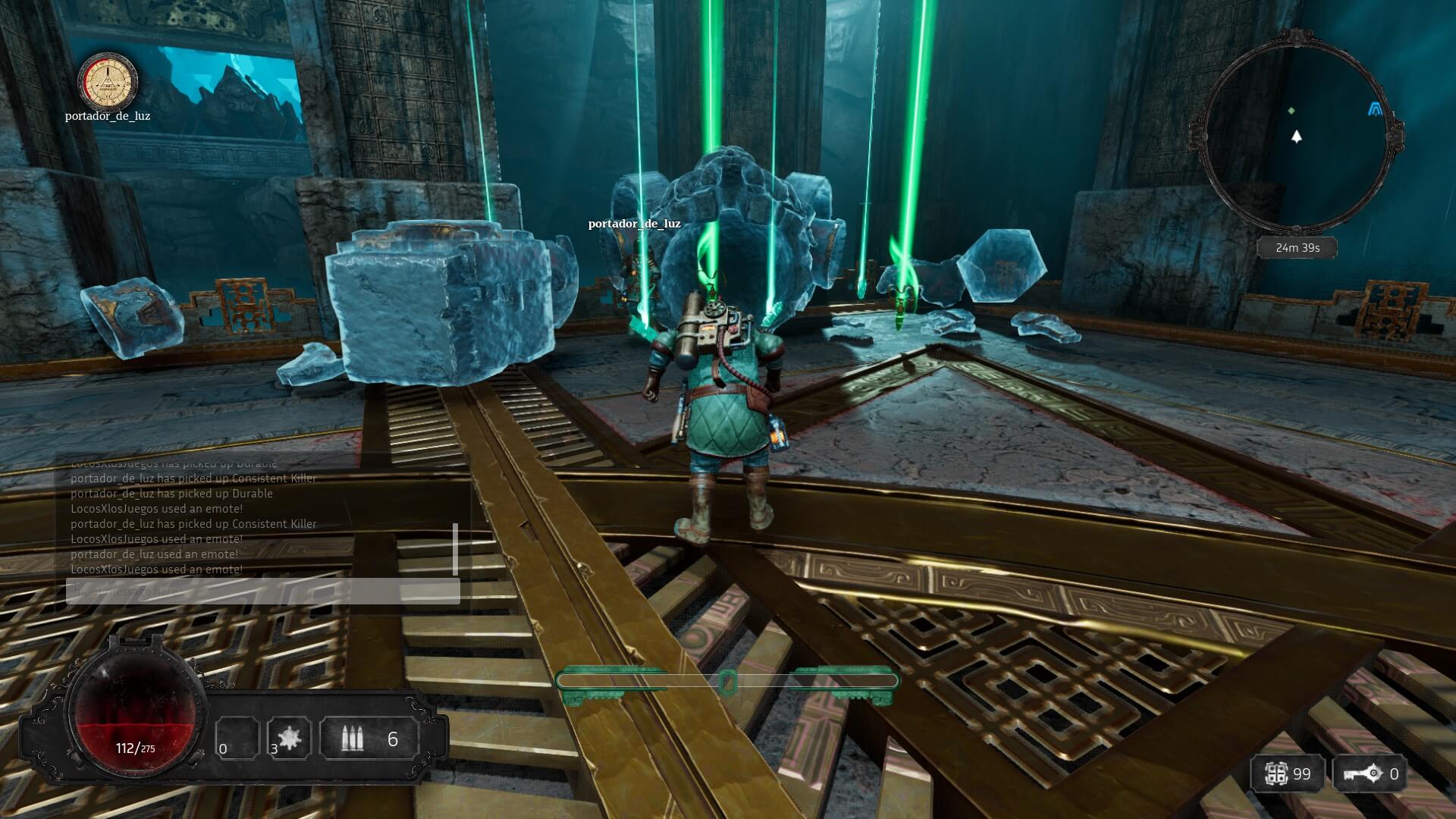Click the currency counter showing 99

click(x=1288, y=774)
